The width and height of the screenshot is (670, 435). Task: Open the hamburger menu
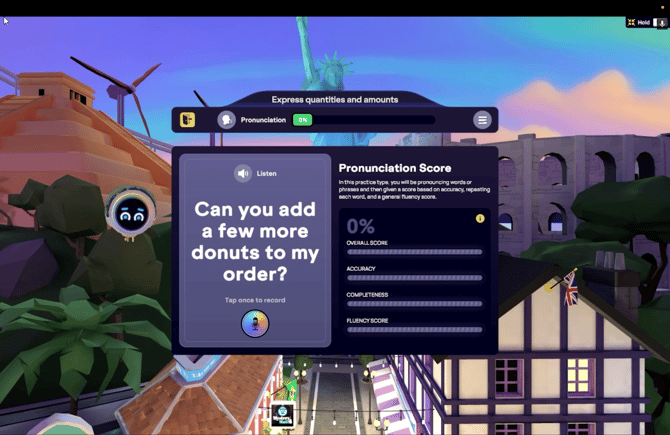tap(482, 120)
